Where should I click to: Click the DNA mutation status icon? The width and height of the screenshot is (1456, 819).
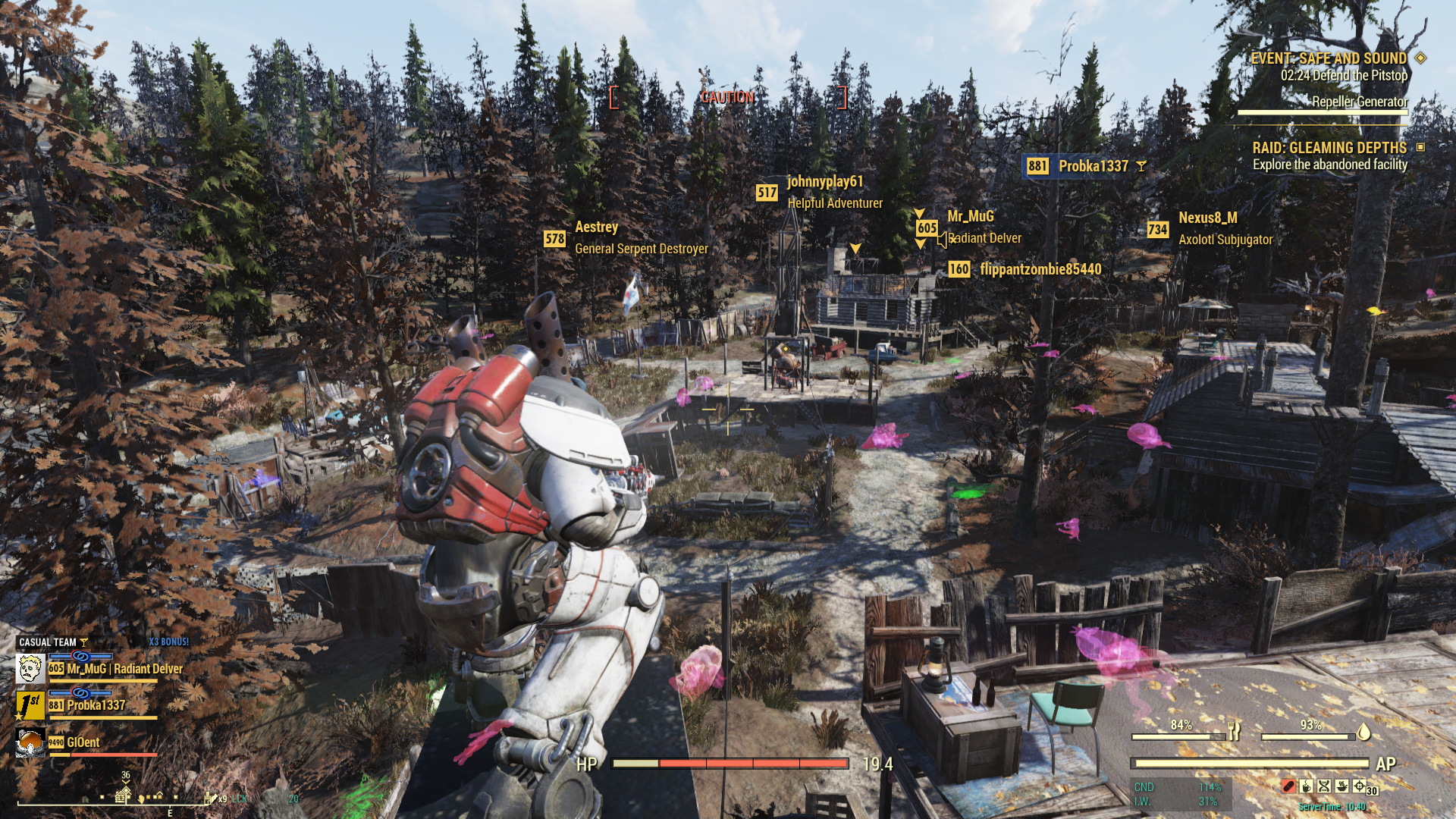tap(1324, 786)
